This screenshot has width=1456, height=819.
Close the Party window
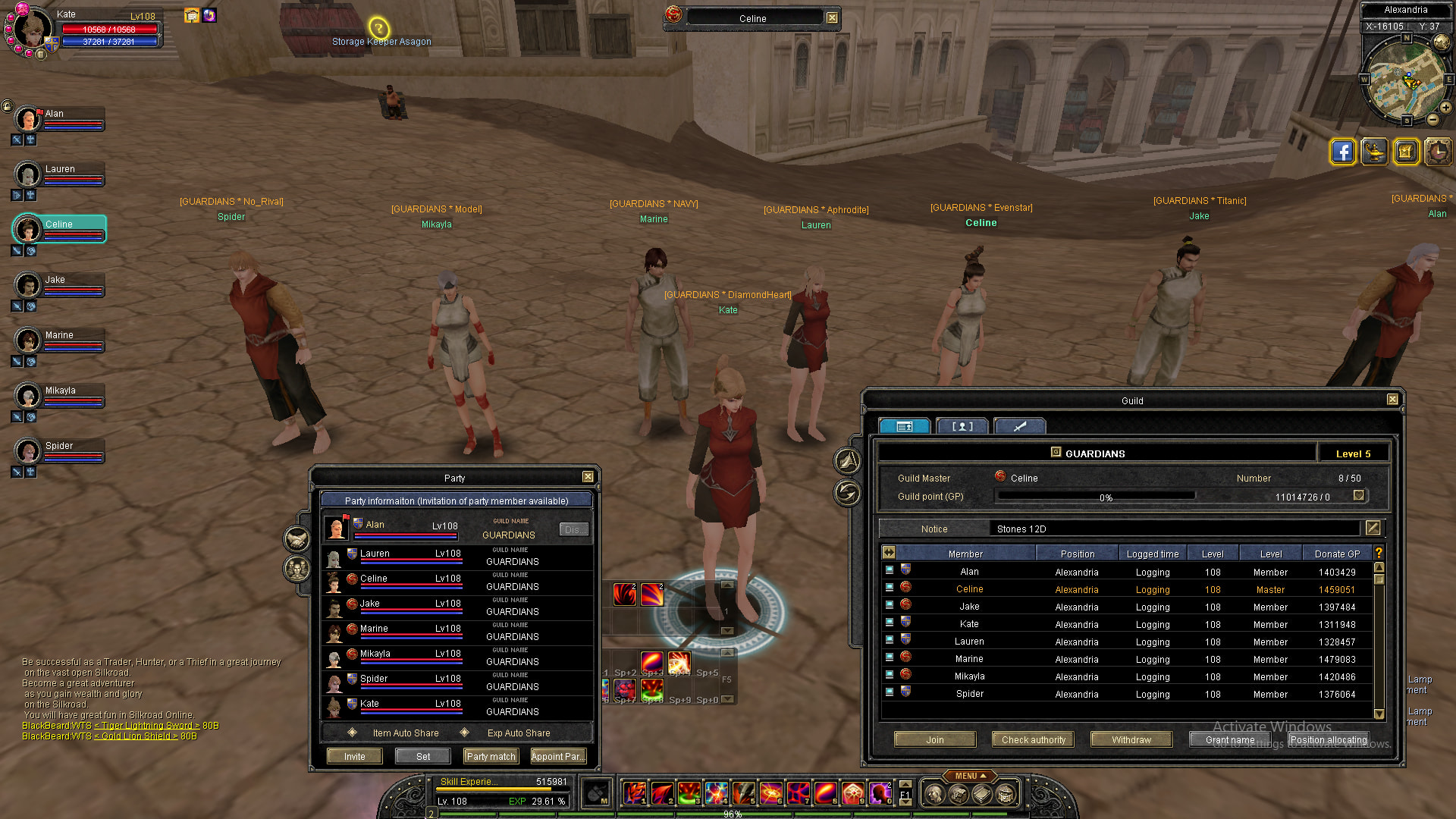(x=588, y=477)
